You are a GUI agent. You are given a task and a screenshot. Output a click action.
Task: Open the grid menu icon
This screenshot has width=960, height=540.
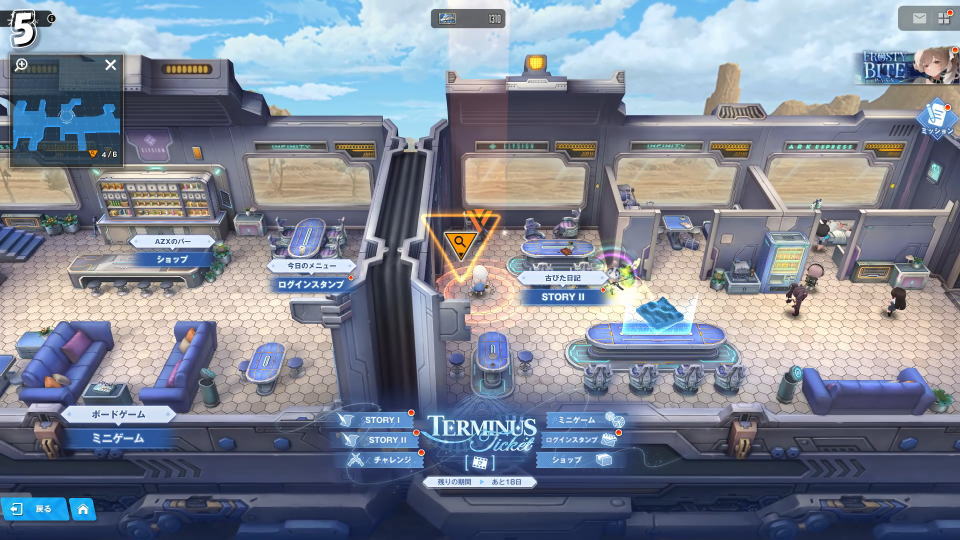(x=943, y=18)
